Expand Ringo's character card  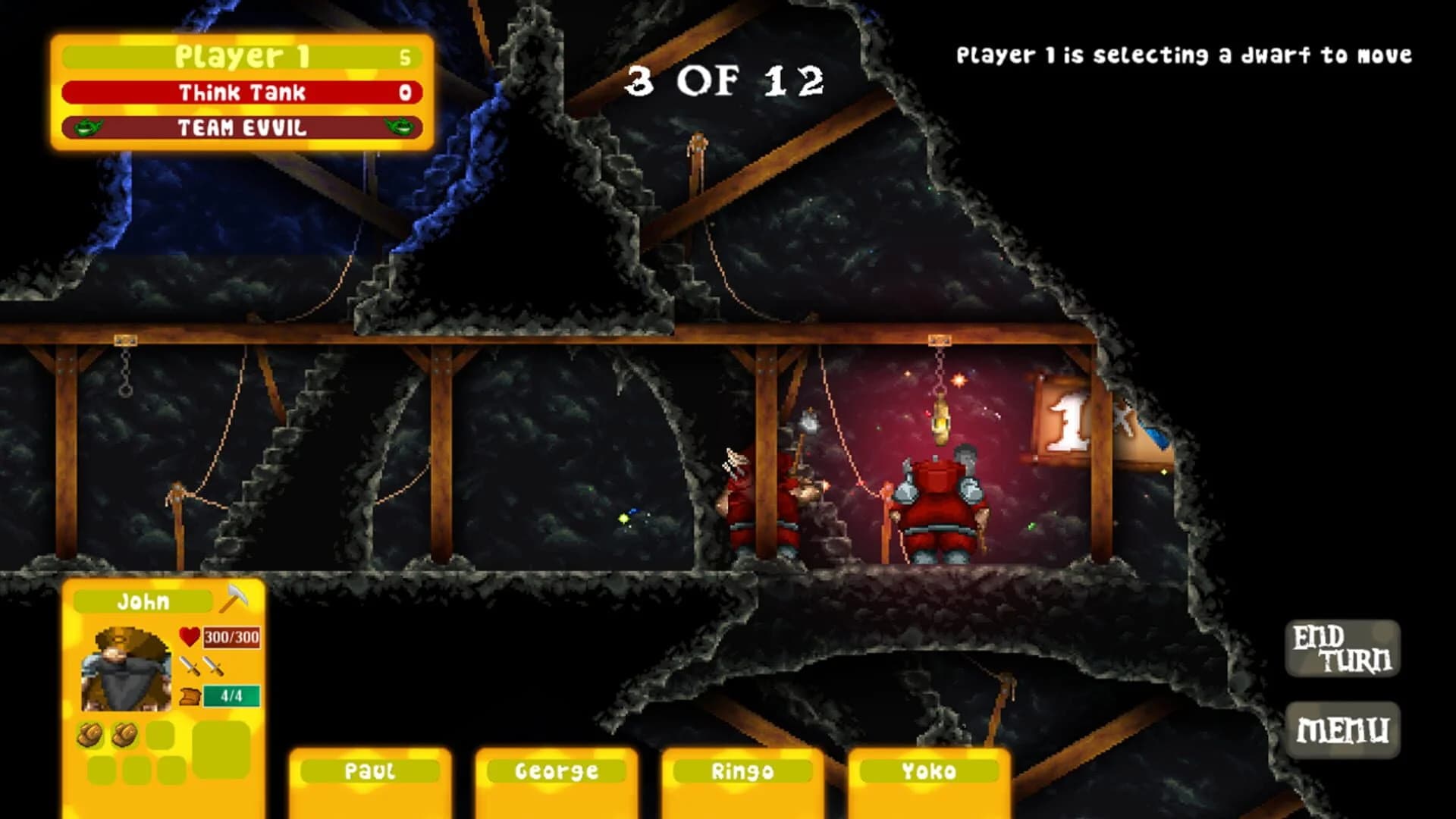[x=741, y=770]
